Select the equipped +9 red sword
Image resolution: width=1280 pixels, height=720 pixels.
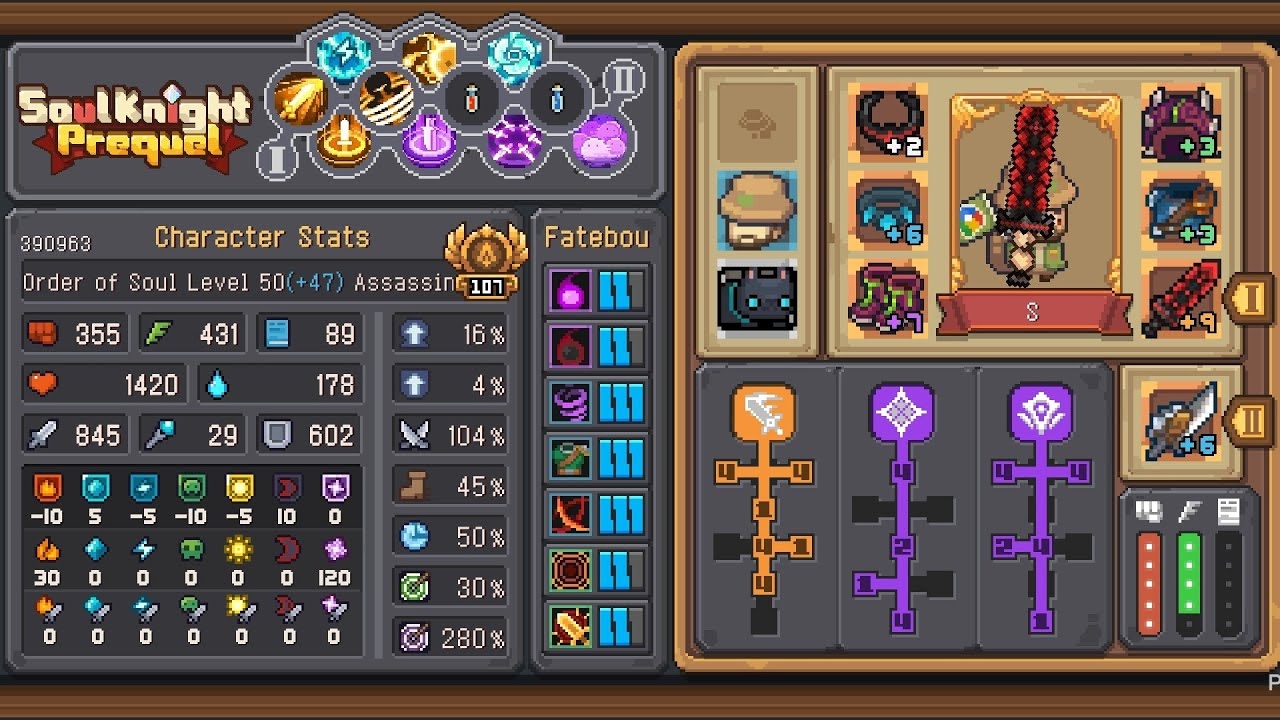click(x=1180, y=296)
